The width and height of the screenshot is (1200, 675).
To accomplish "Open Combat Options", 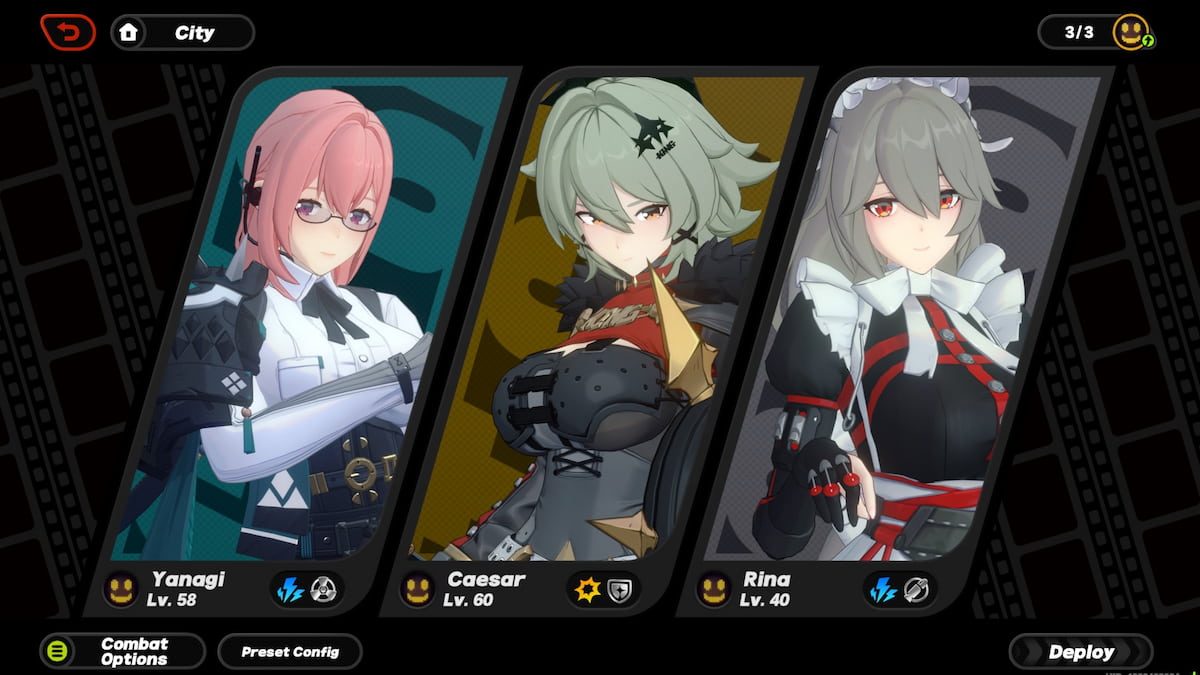I will click(122, 651).
